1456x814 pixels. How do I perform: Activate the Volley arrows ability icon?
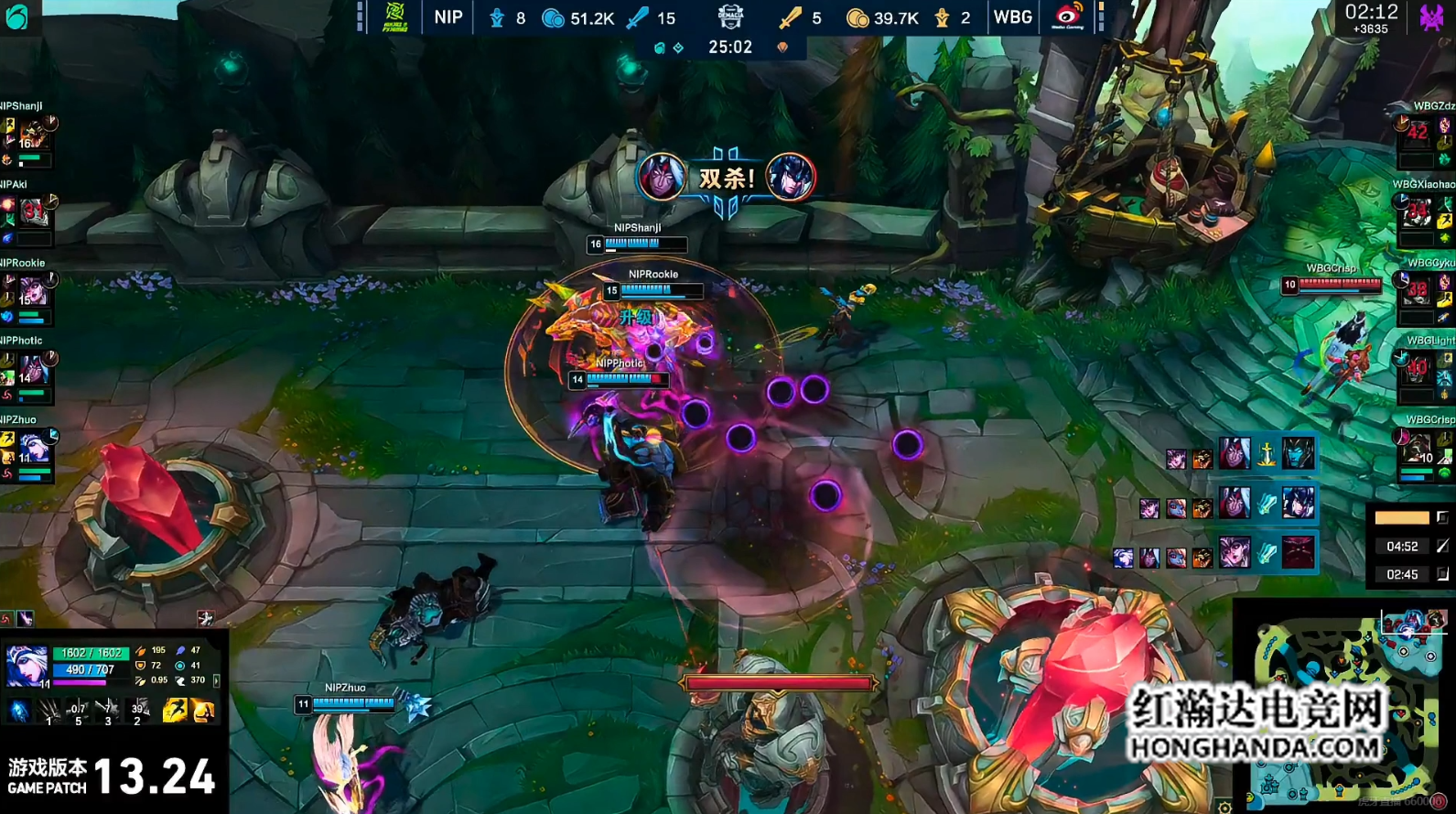(78, 710)
